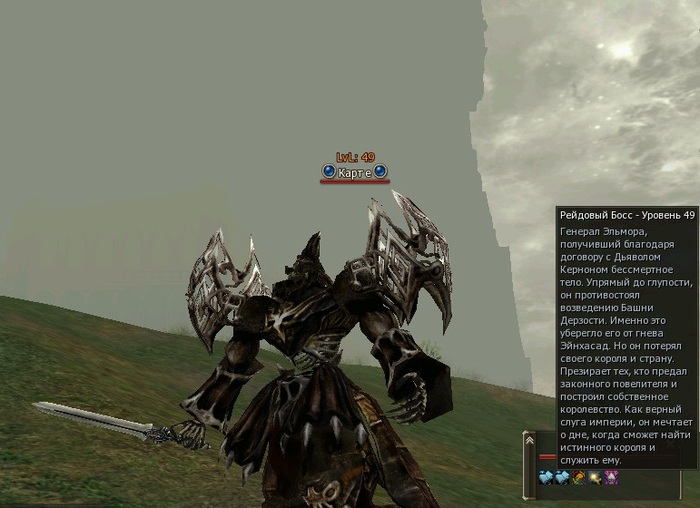Select the glowing yellow spark buff icon

595,478
